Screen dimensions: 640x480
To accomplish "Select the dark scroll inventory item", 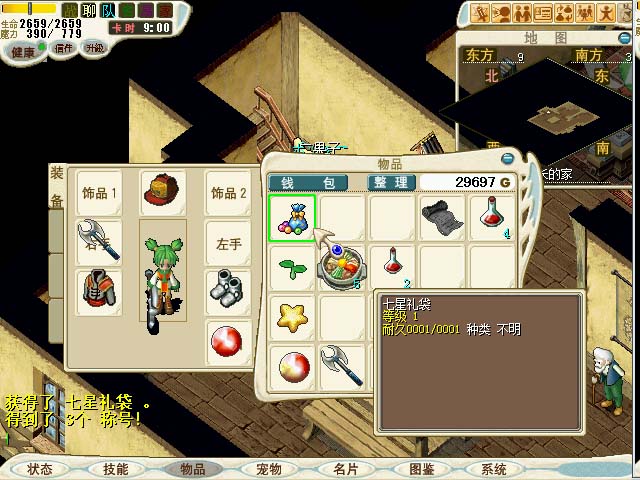I will [441, 218].
